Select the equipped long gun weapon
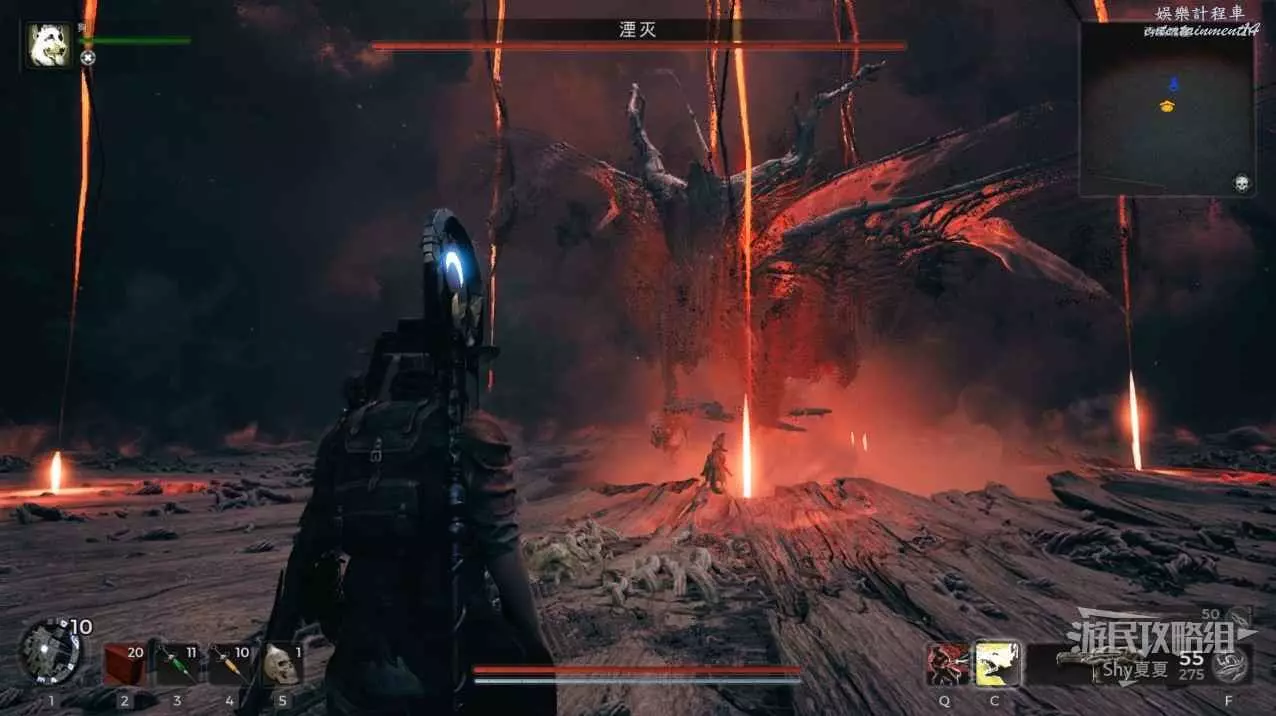The height and width of the screenshot is (716, 1276). (x=1110, y=663)
